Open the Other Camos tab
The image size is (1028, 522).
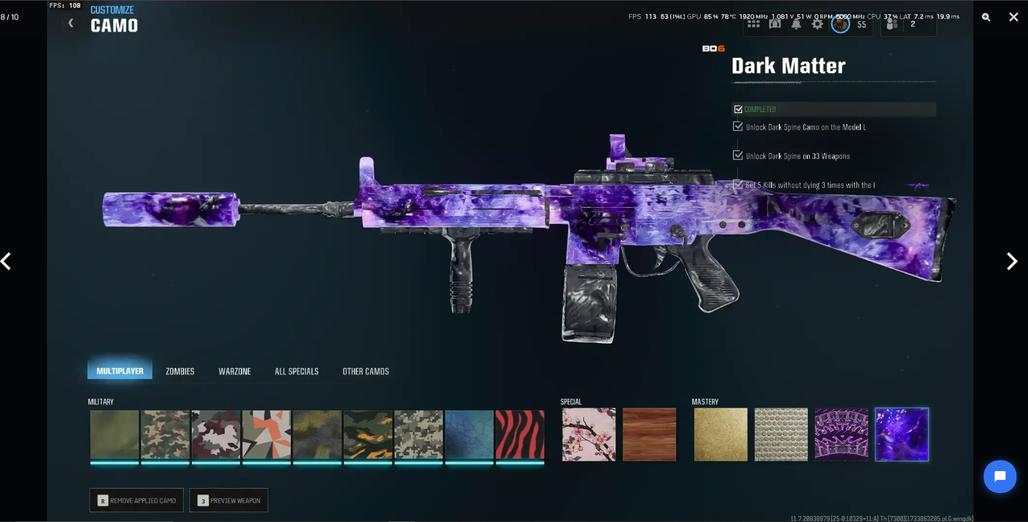366,371
